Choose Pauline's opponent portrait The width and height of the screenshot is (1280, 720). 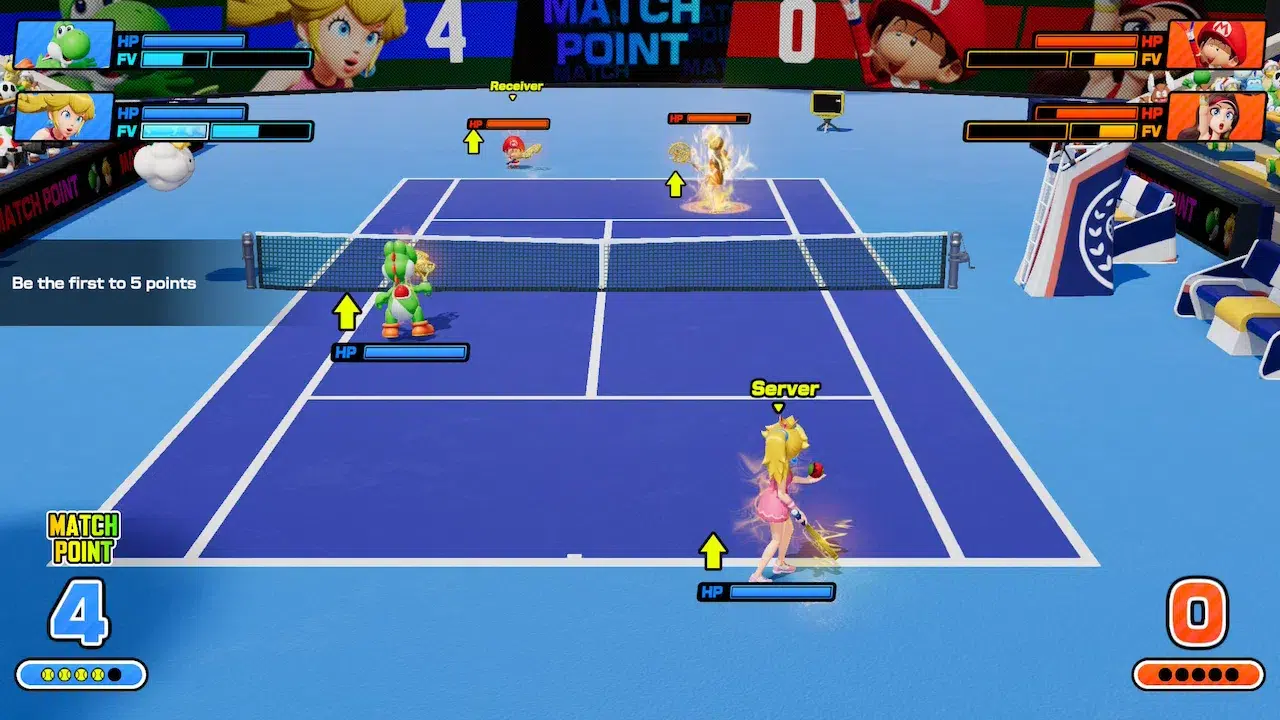[x=1215, y=117]
